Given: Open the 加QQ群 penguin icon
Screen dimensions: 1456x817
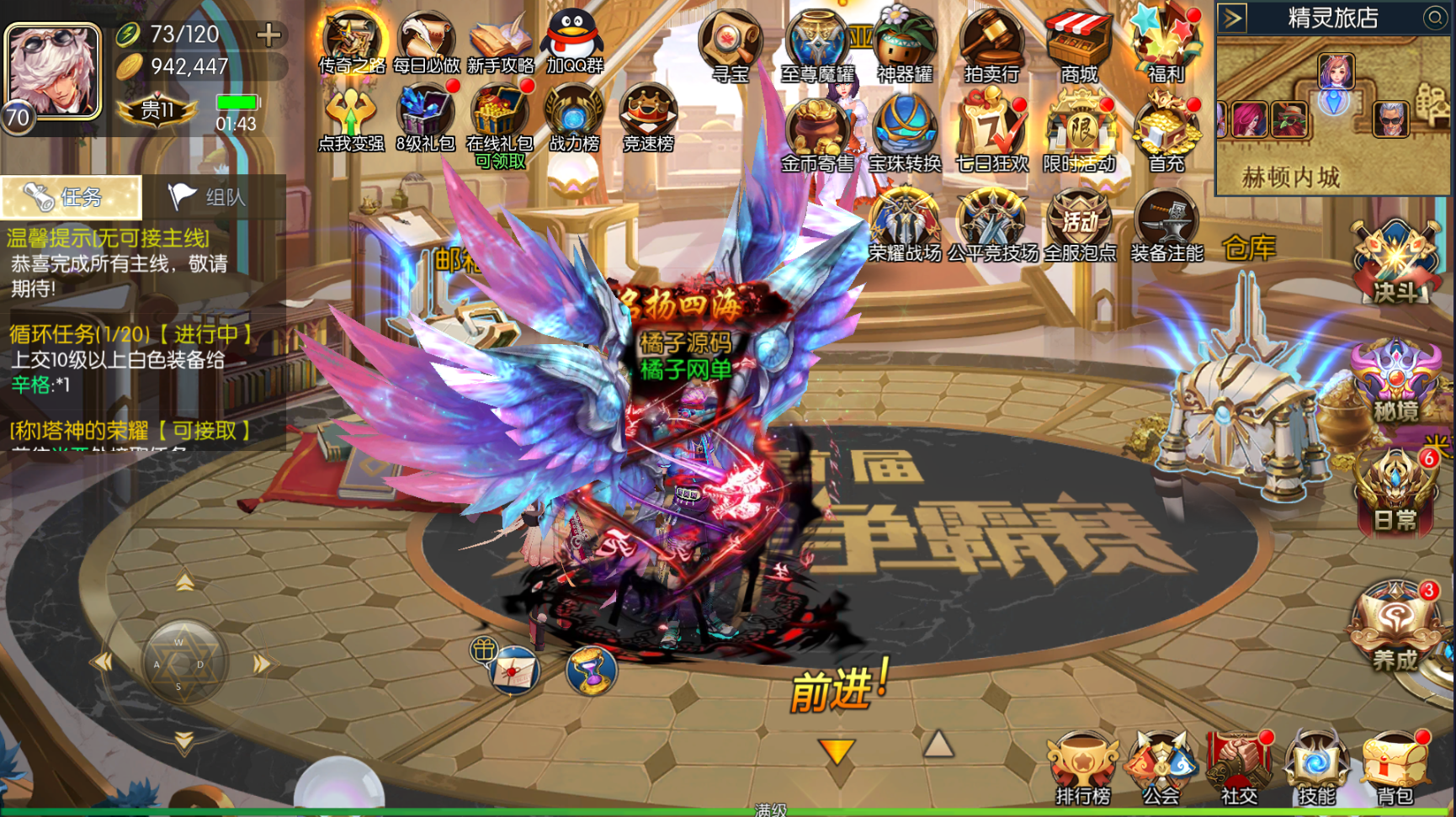Looking at the screenshot, I should tap(574, 40).
